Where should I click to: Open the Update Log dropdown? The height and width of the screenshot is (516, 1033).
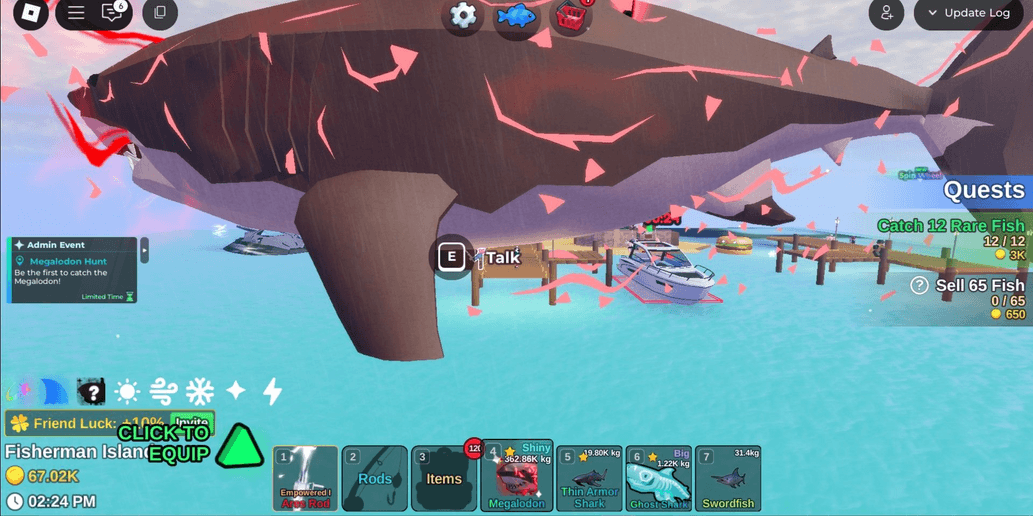pyautogui.click(x=968, y=14)
